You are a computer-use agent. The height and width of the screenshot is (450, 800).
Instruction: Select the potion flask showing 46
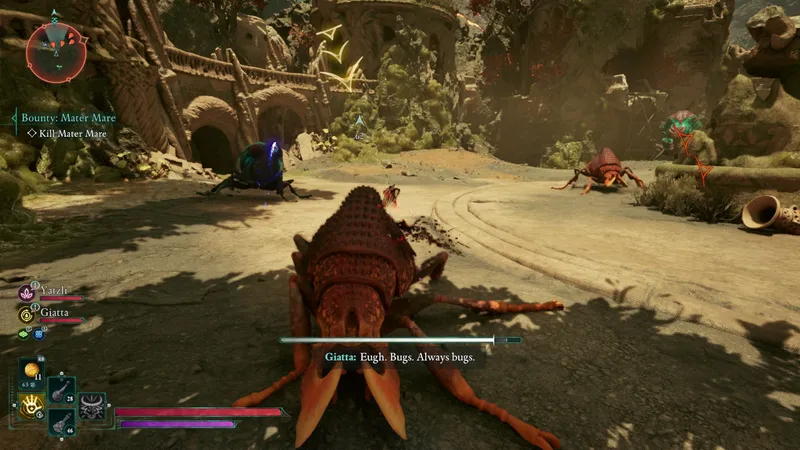pyautogui.click(x=61, y=423)
